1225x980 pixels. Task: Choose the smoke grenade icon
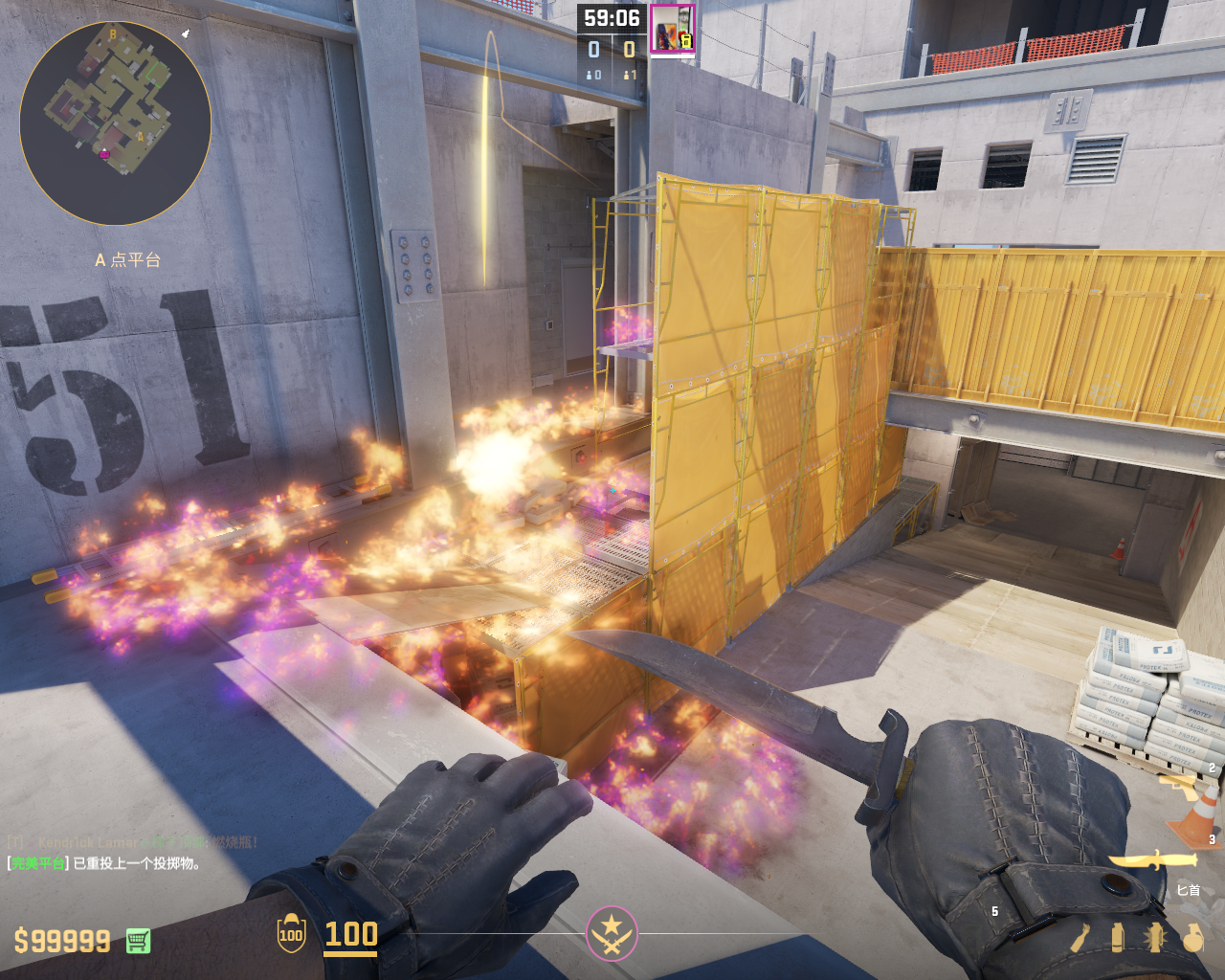(1117, 938)
